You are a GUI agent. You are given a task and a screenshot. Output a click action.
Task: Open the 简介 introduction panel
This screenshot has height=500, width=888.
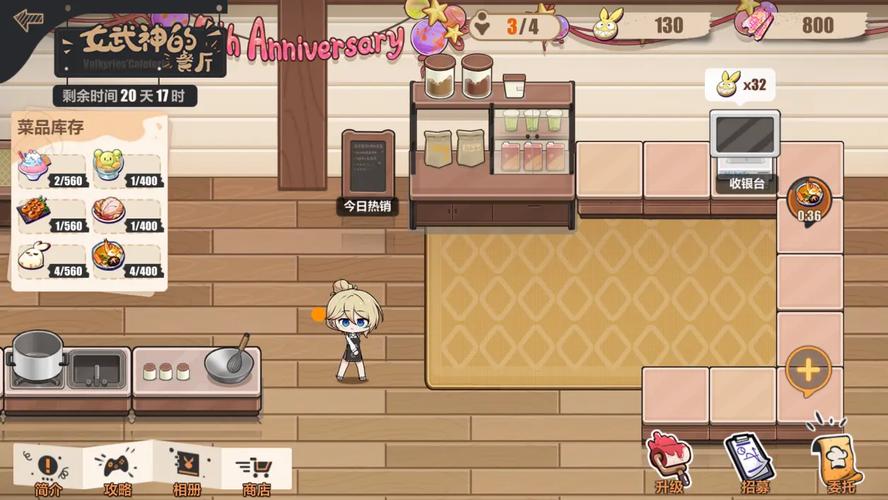point(48,470)
